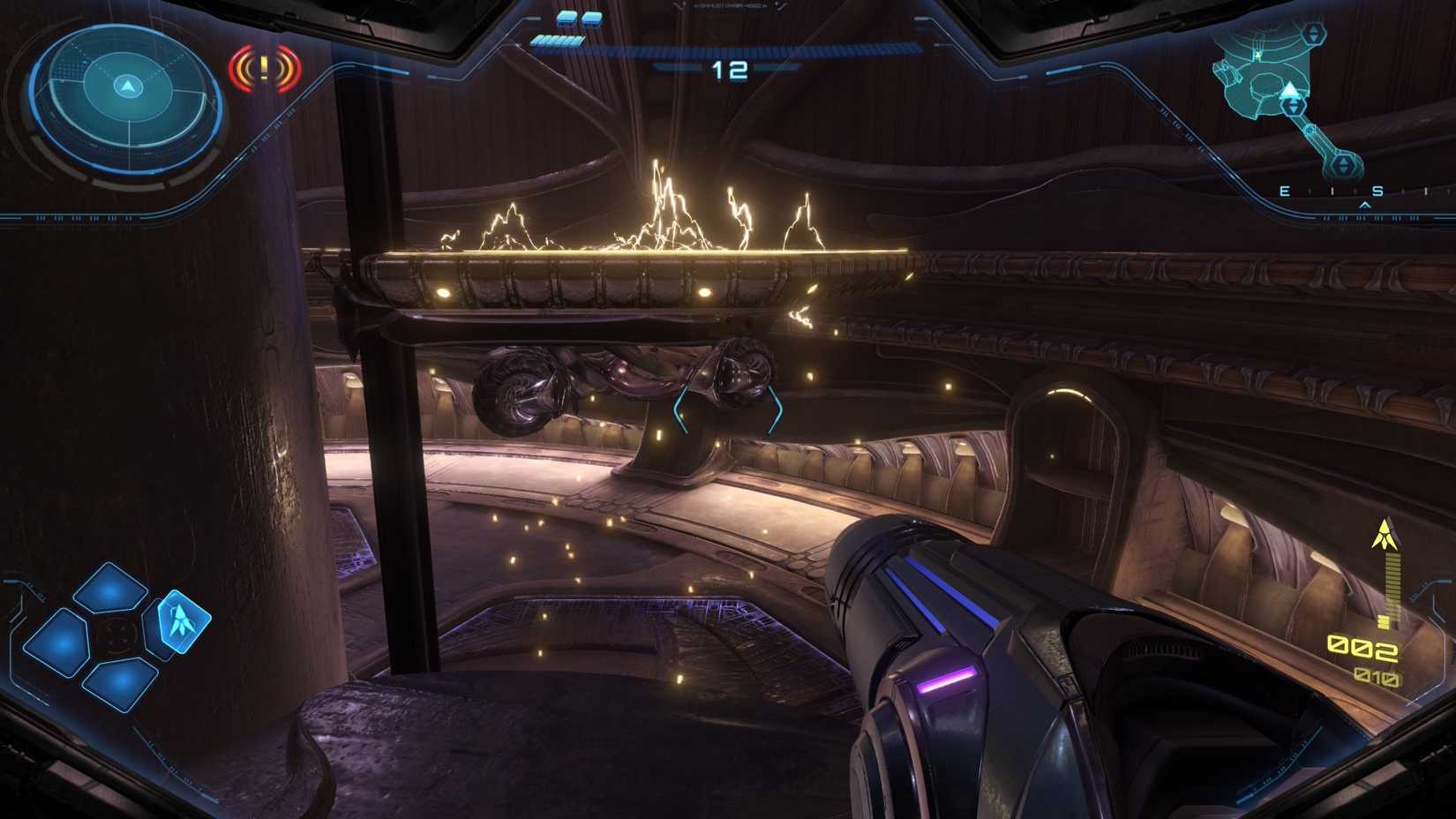Click the yellow missile icon above the ammo count
The image size is (1456, 819).
point(1384,534)
